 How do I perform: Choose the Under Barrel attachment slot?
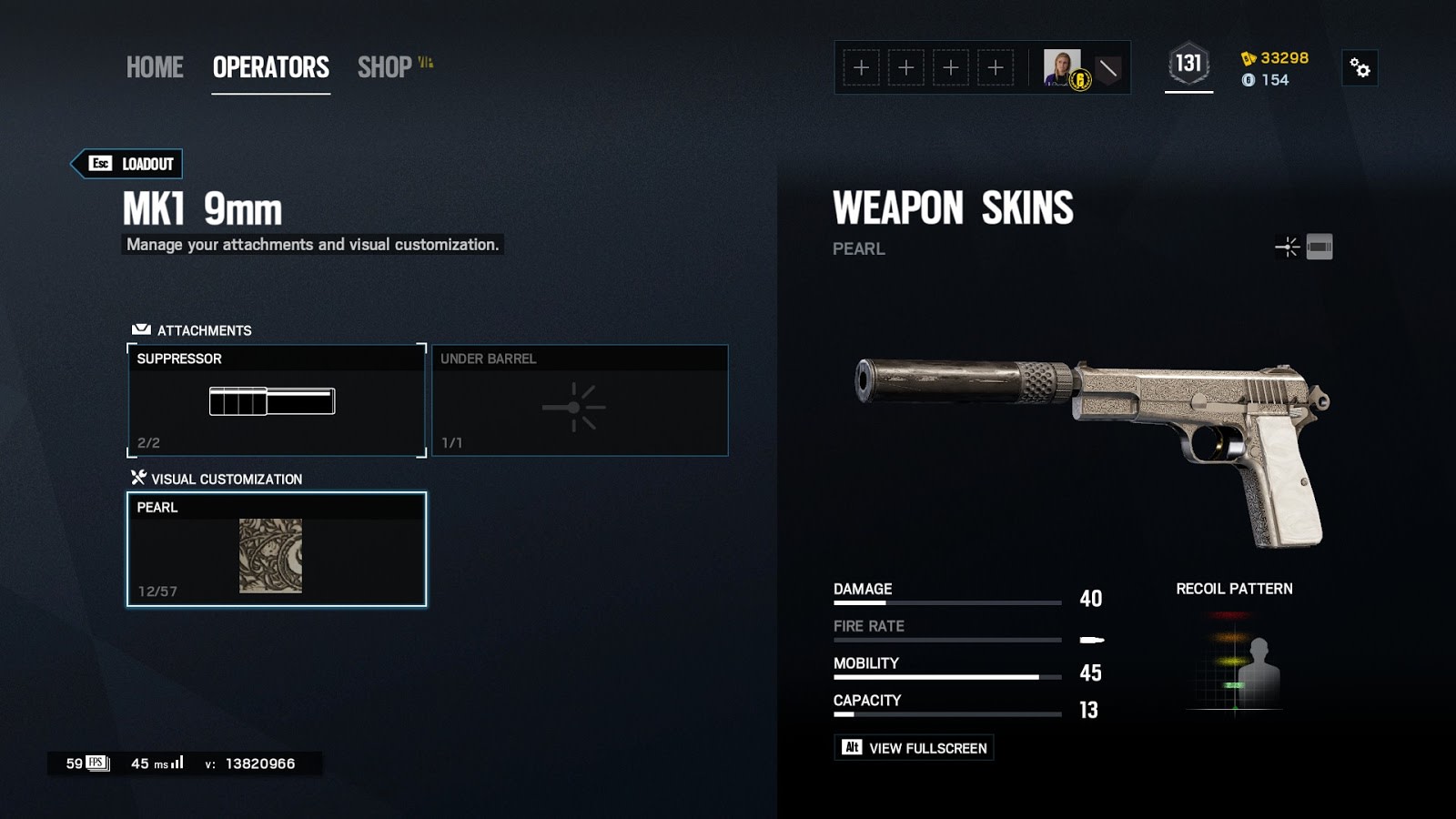click(x=580, y=400)
